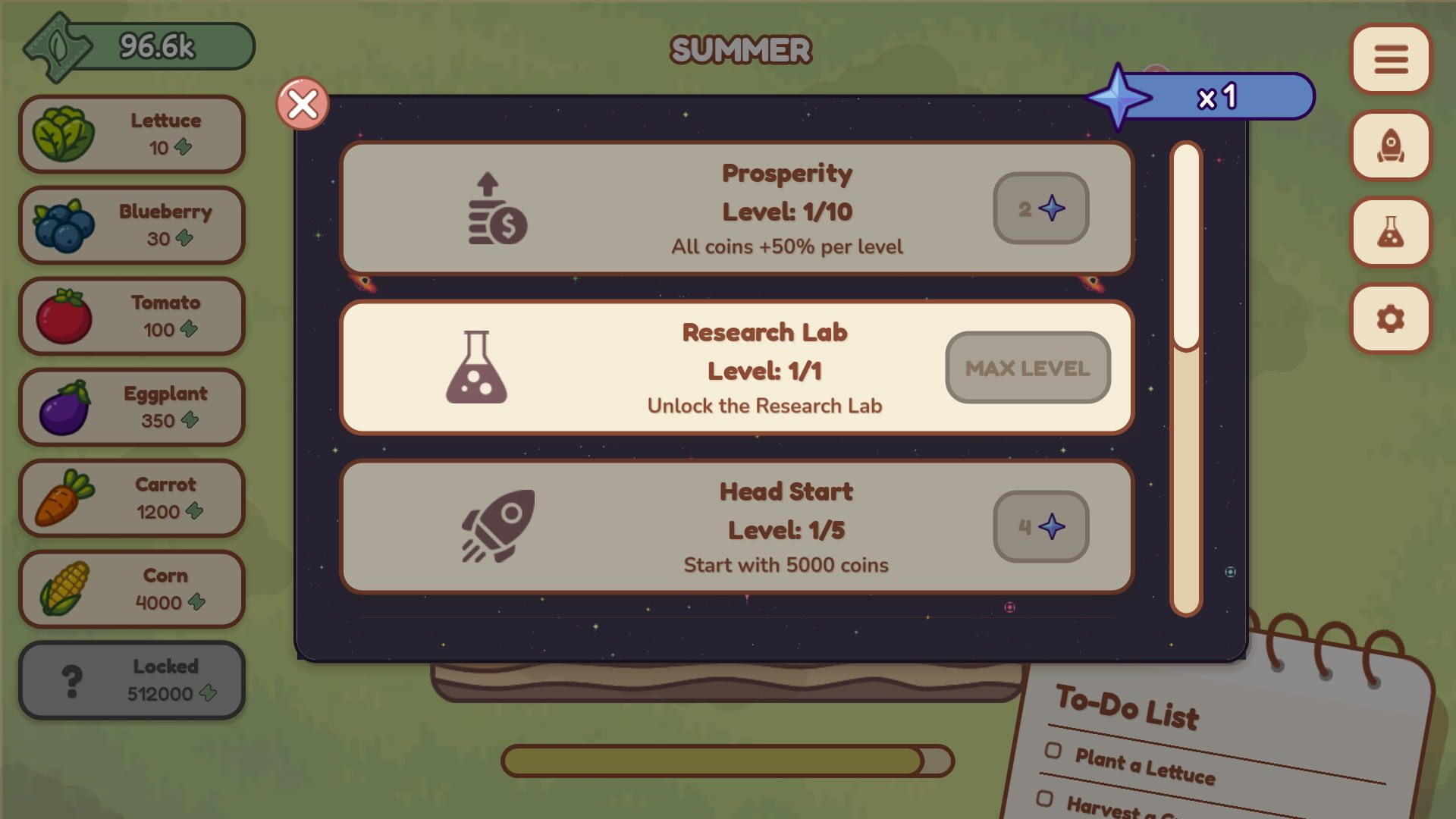The image size is (1456, 819).
Task: Check off Plant a Lettuce task
Action: pyautogui.click(x=1053, y=752)
